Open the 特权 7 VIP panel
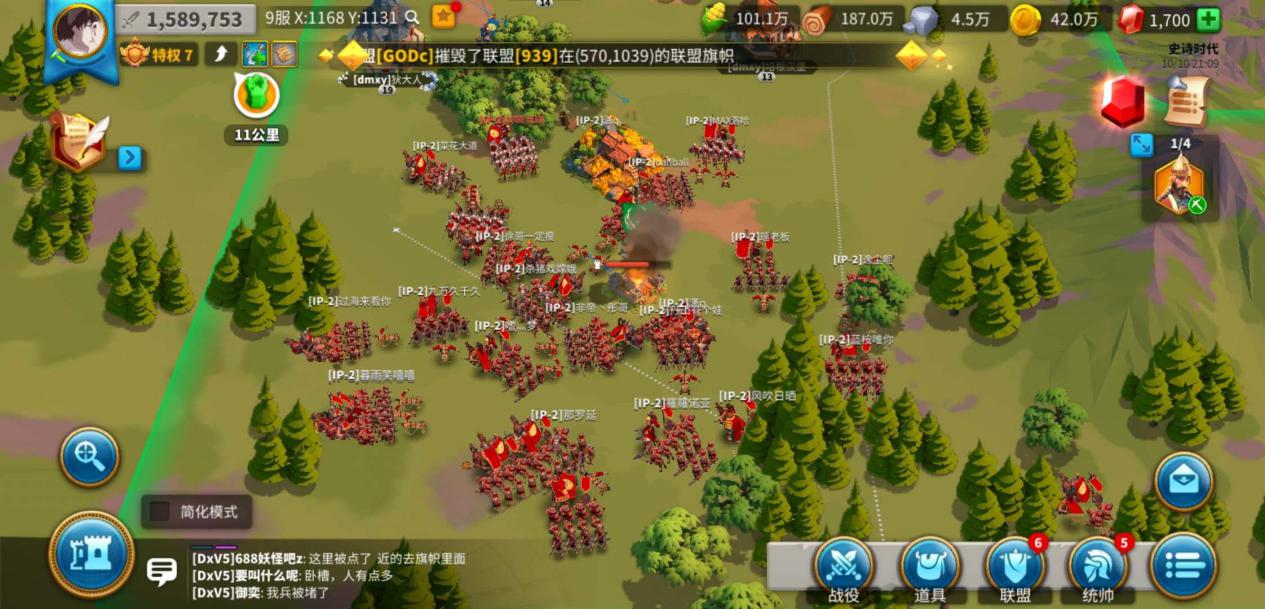 point(159,54)
